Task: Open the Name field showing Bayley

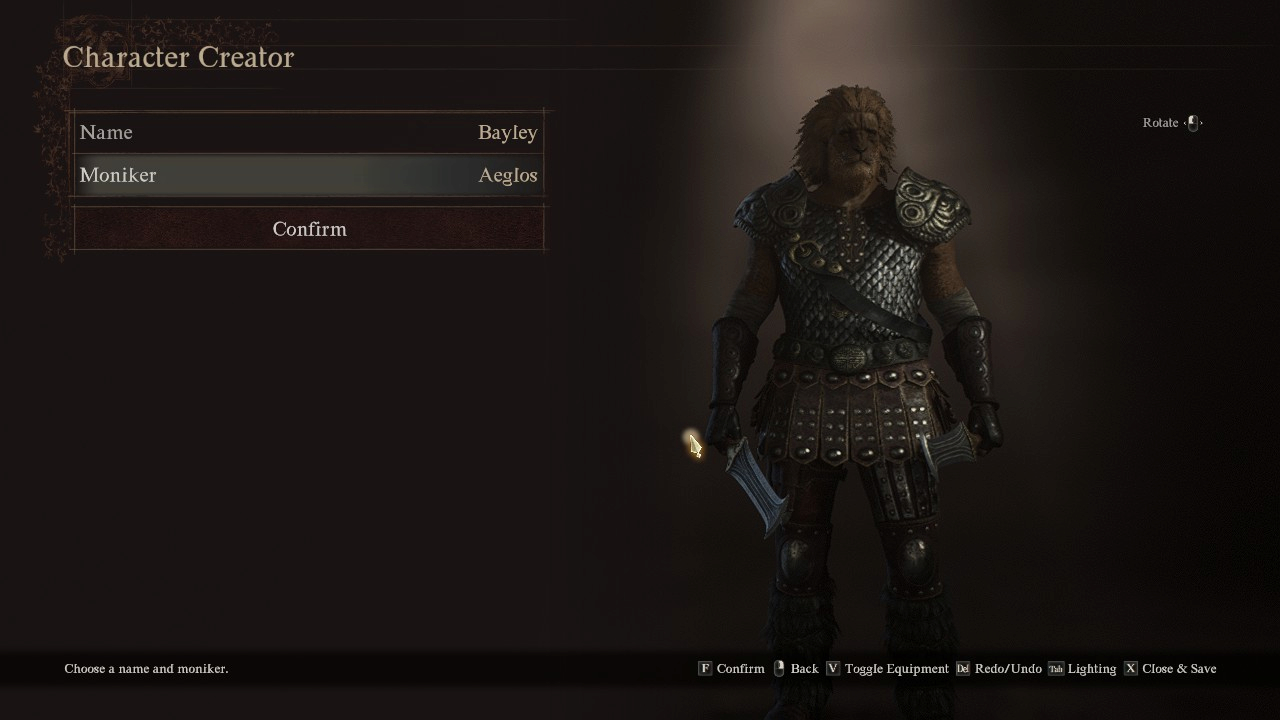Action: (x=309, y=132)
